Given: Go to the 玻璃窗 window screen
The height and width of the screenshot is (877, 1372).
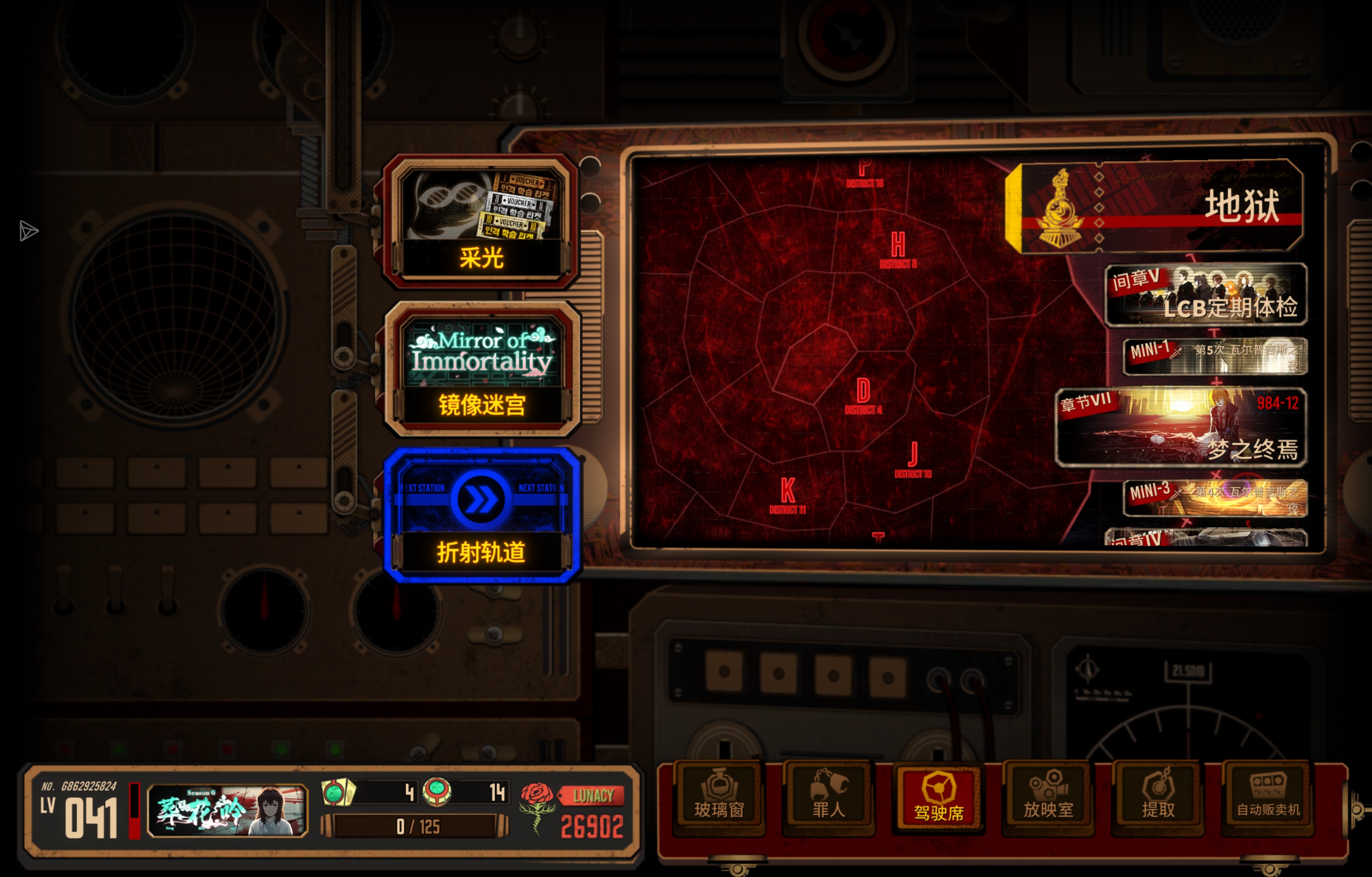Looking at the screenshot, I should (x=718, y=796).
